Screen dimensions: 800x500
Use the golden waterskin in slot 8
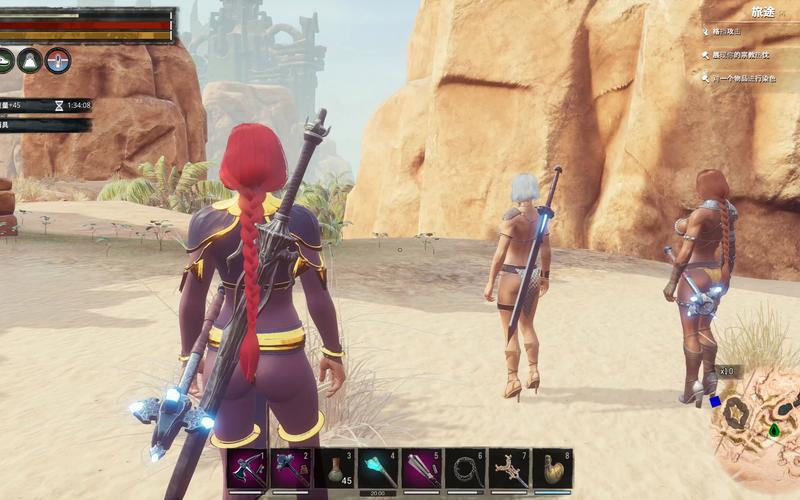[x=553, y=469]
